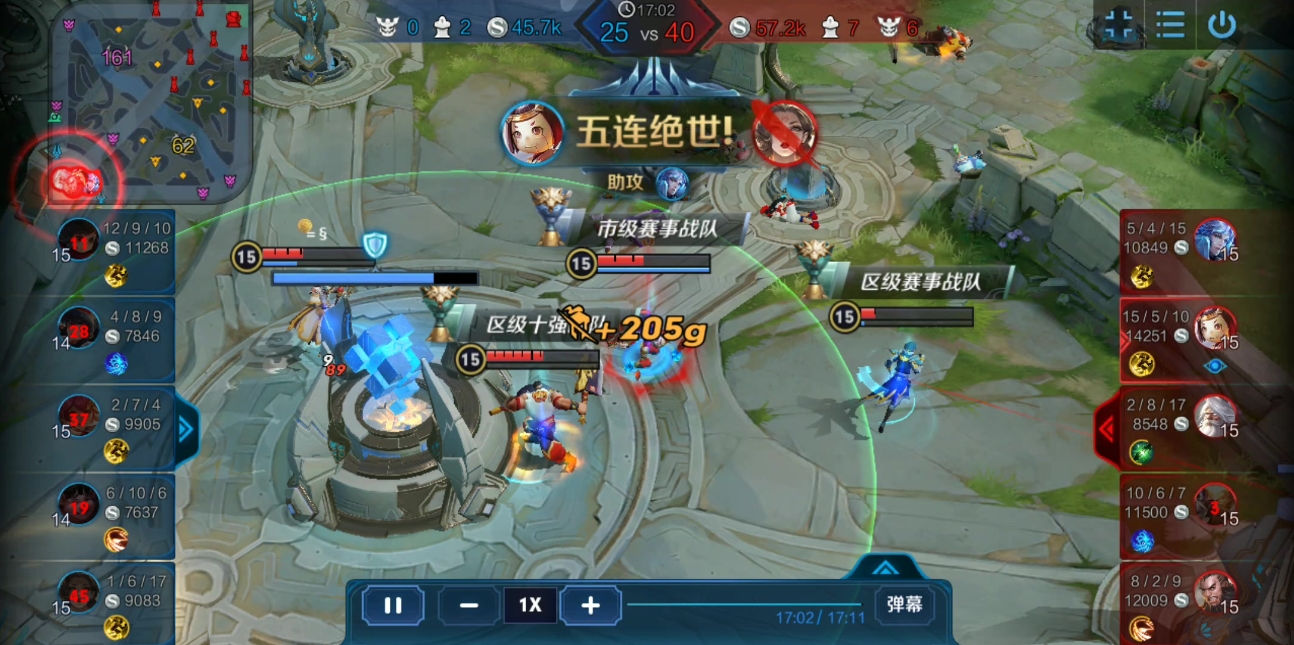
Task: Decrease the replay speed with the minus button
Action: coord(468,605)
